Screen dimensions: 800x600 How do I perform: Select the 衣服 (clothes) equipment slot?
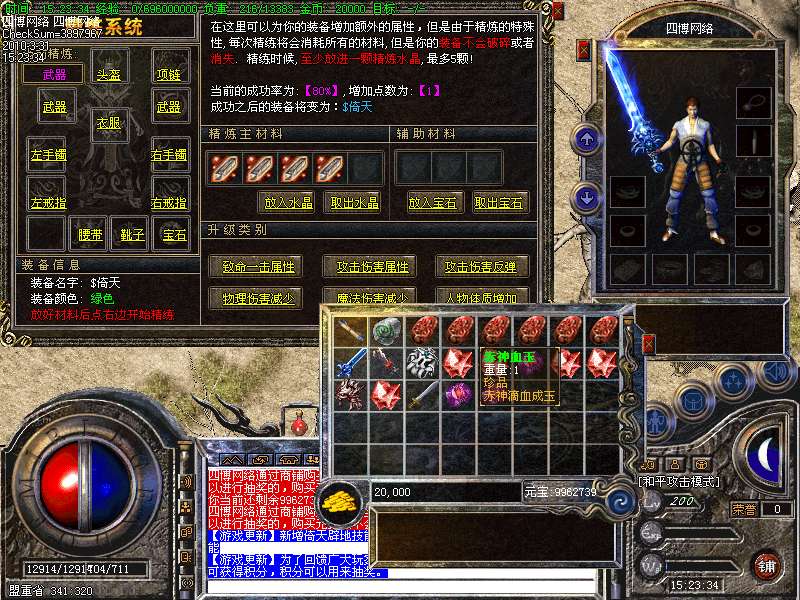[x=108, y=123]
